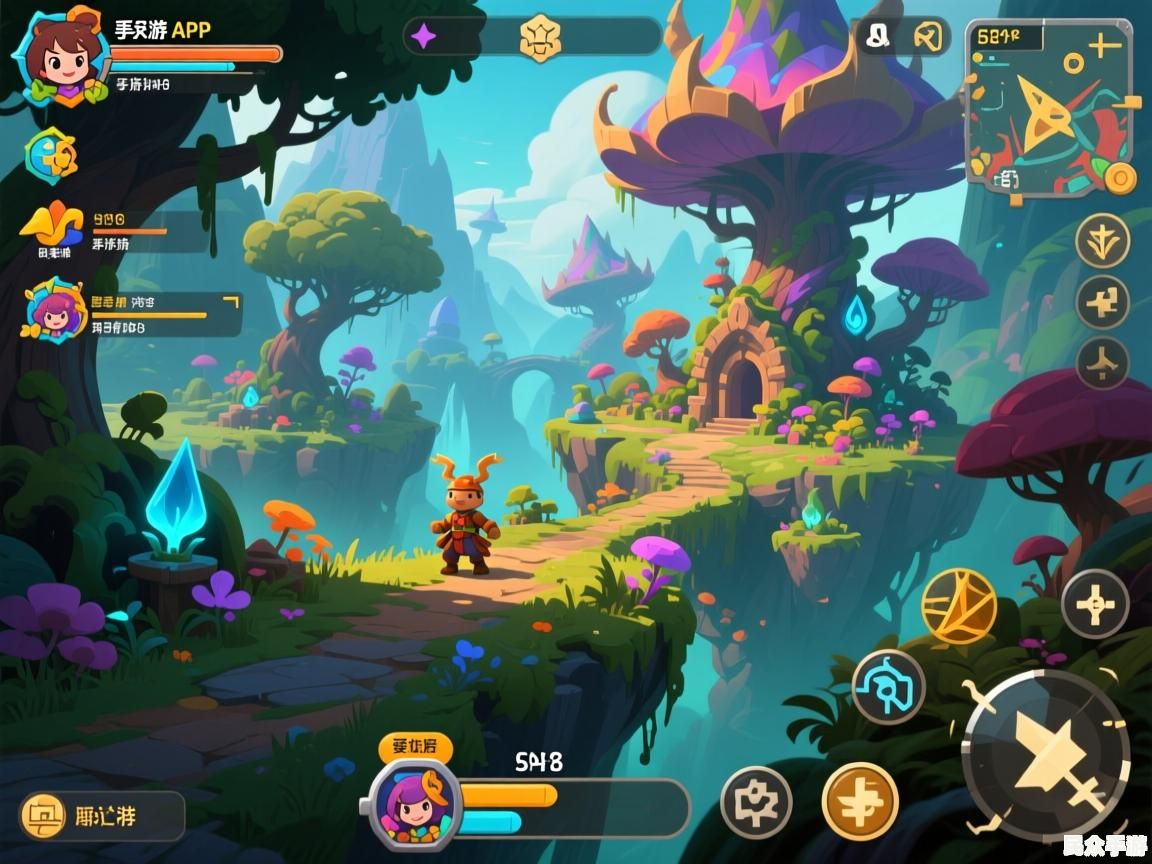Trigger the teal-outlined circular skill button
The height and width of the screenshot is (864, 1152).
[888, 686]
